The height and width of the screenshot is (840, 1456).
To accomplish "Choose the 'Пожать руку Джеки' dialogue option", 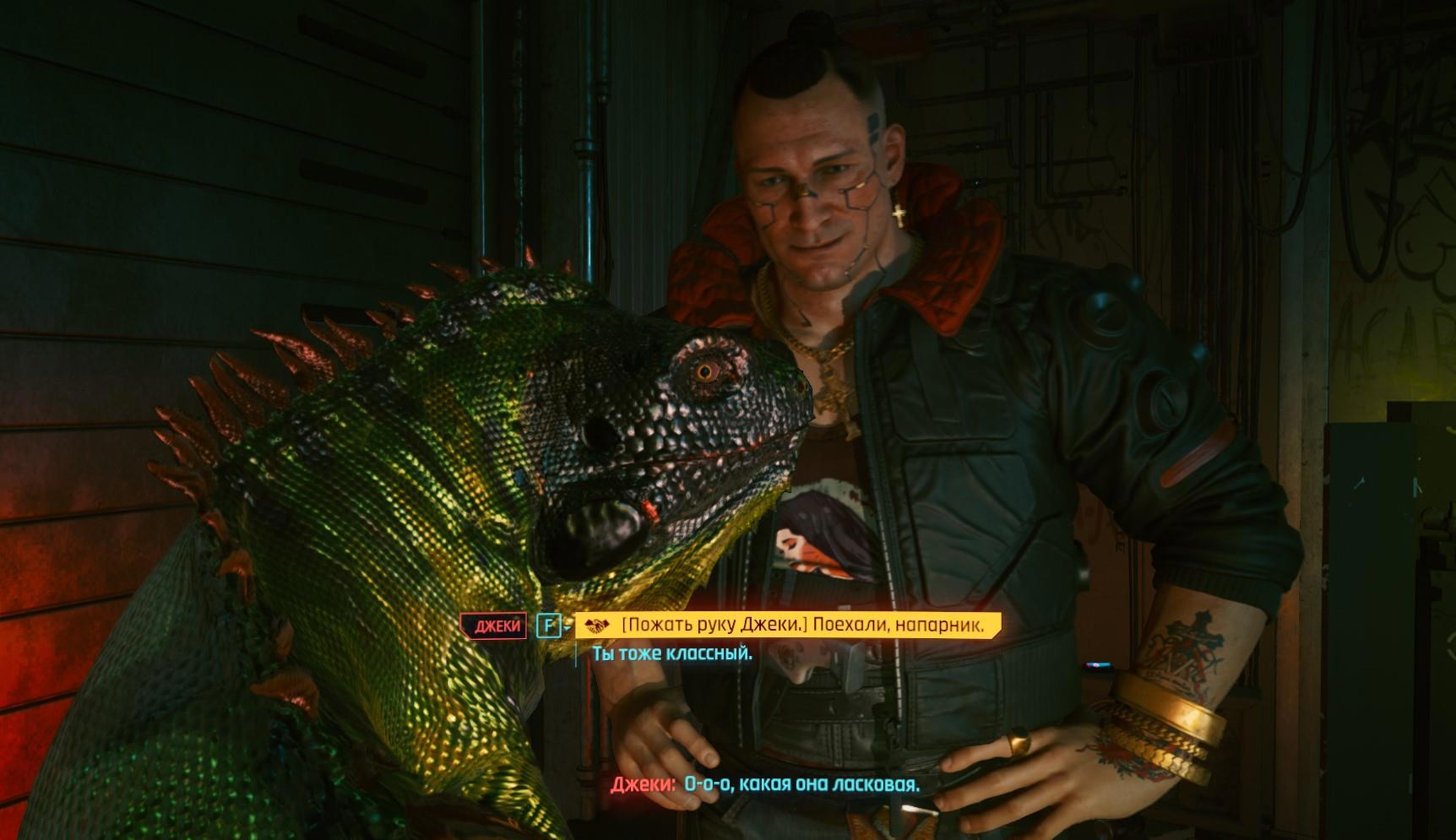I will point(801,626).
